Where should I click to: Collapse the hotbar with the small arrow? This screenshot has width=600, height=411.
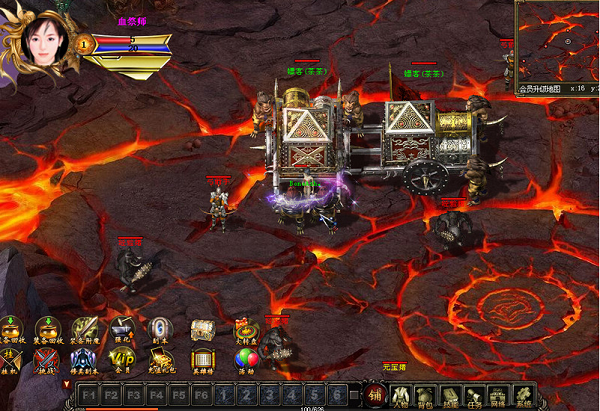click(x=67, y=383)
